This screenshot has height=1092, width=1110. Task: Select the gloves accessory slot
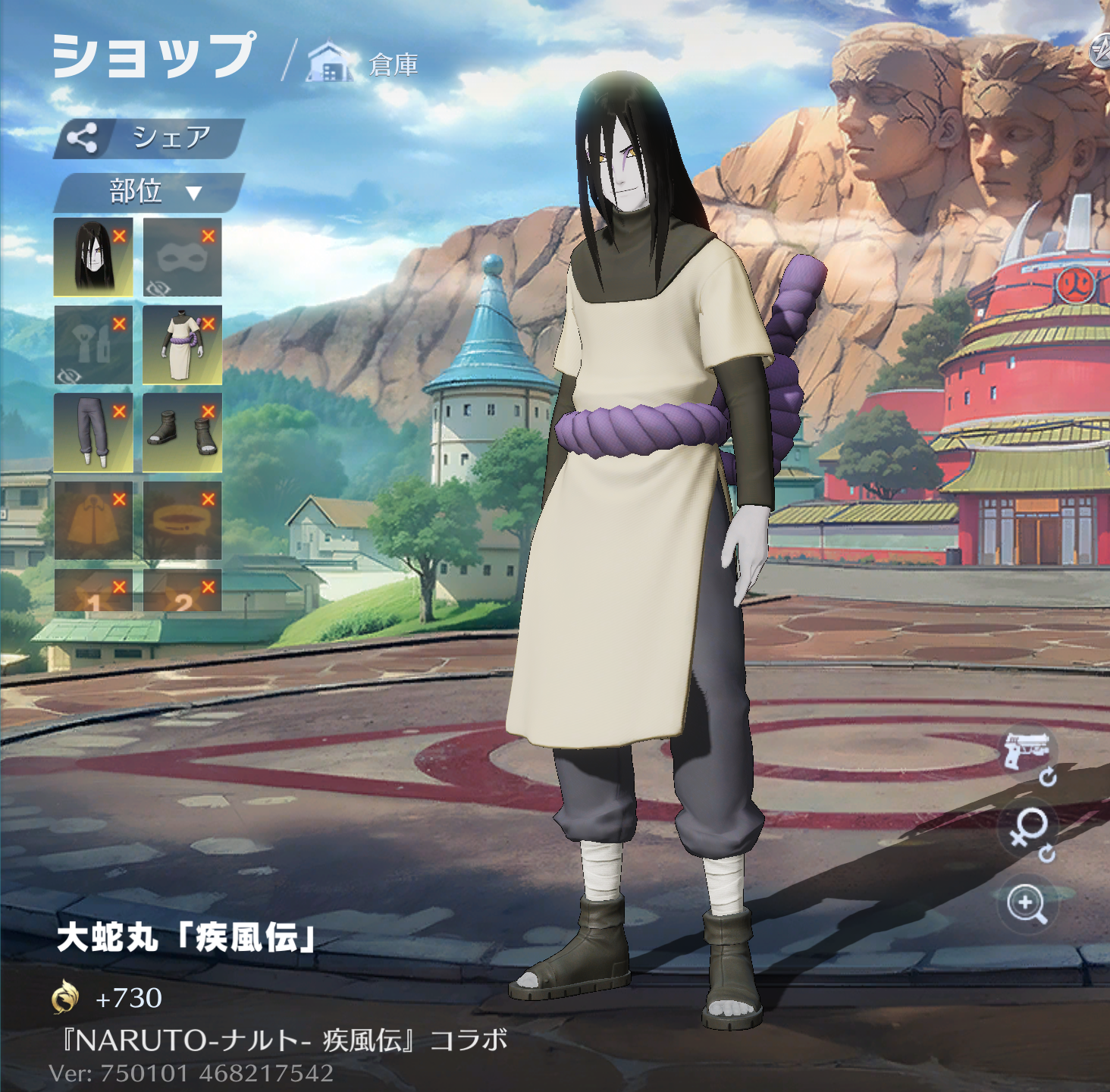93,345
